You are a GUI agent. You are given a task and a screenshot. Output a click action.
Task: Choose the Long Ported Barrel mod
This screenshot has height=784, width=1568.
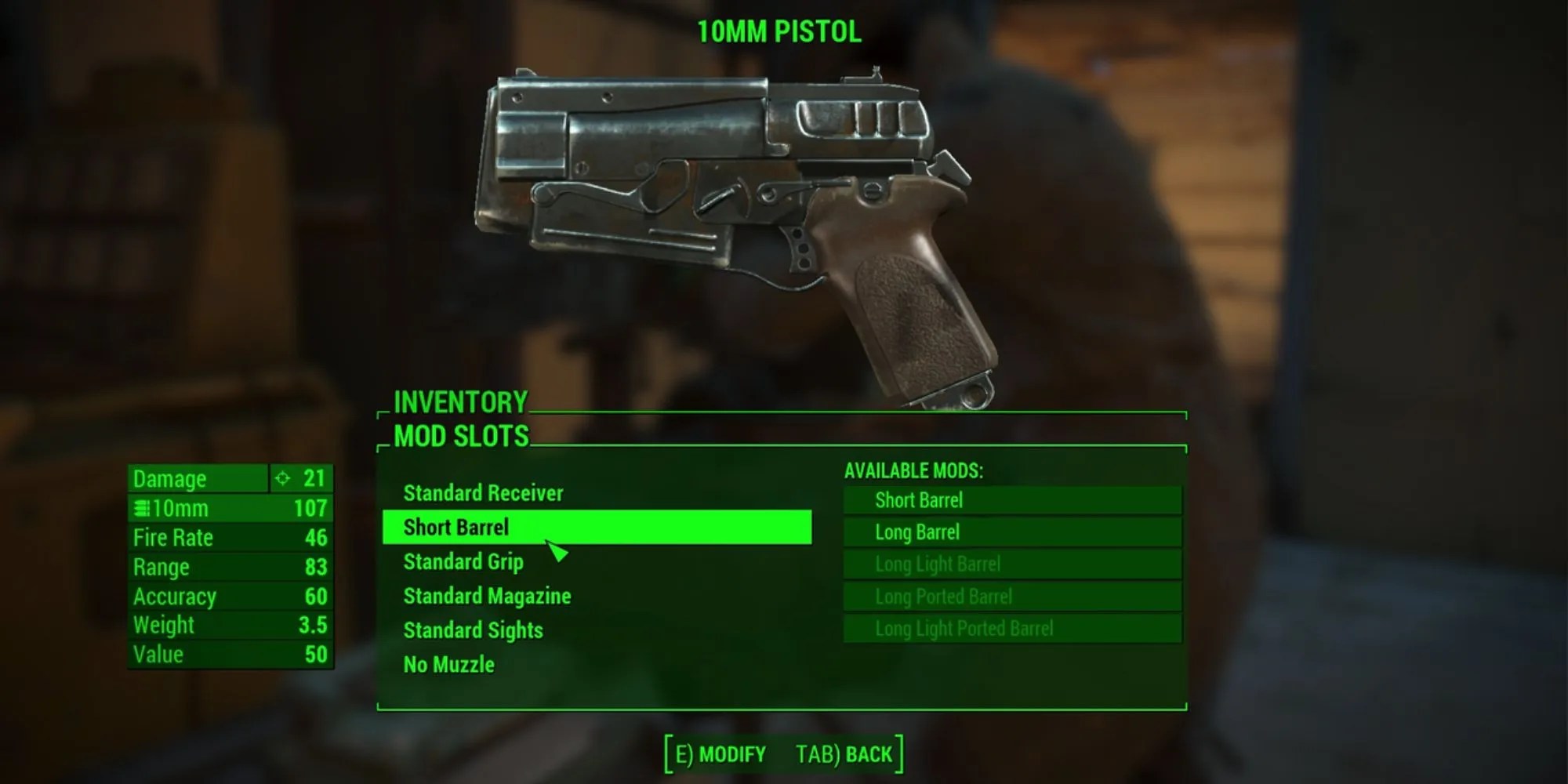pos(1011,597)
